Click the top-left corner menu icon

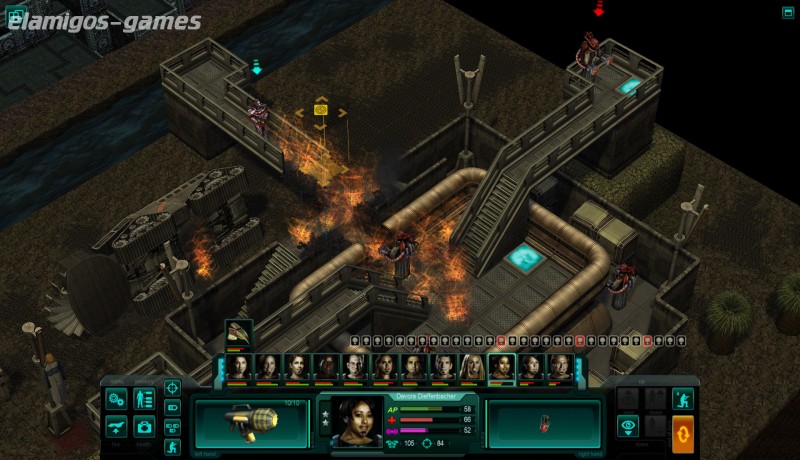(13, 14)
